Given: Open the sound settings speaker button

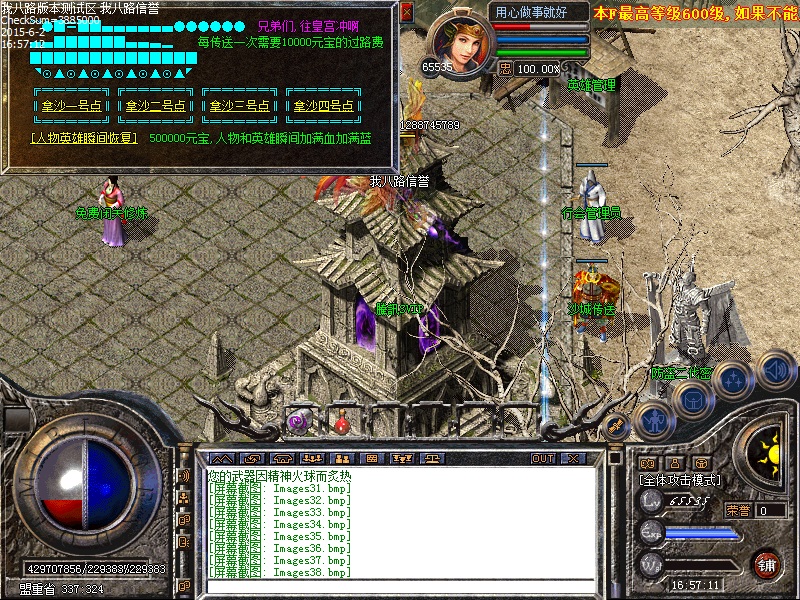Looking at the screenshot, I should click(775, 368).
